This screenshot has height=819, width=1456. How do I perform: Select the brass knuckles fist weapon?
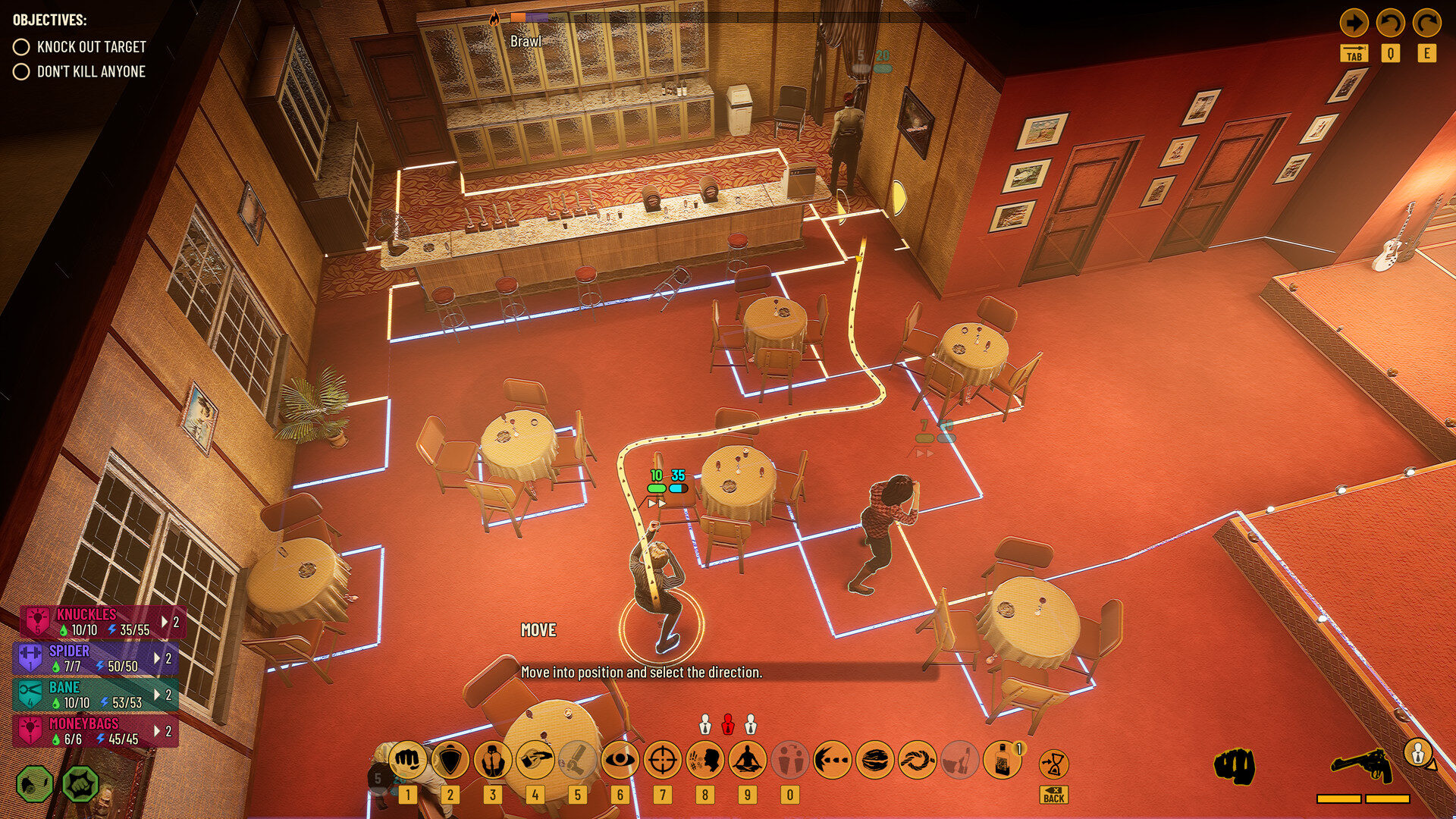point(1235,766)
